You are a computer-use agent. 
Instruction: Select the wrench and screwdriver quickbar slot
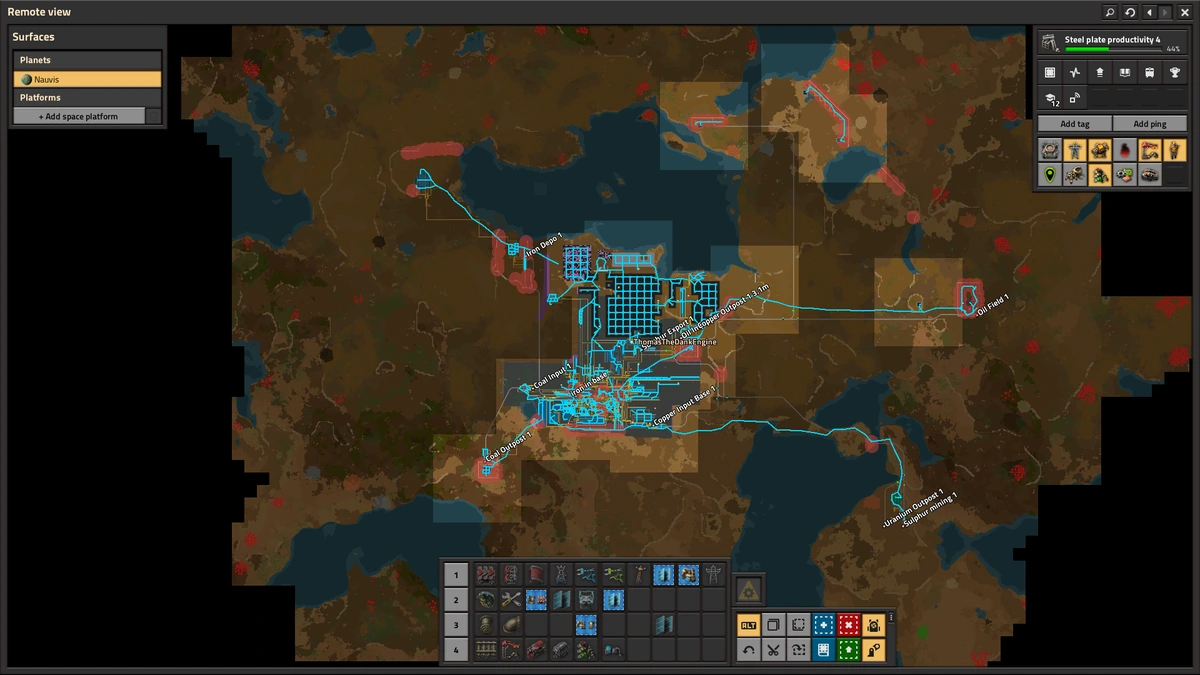click(512, 600)
